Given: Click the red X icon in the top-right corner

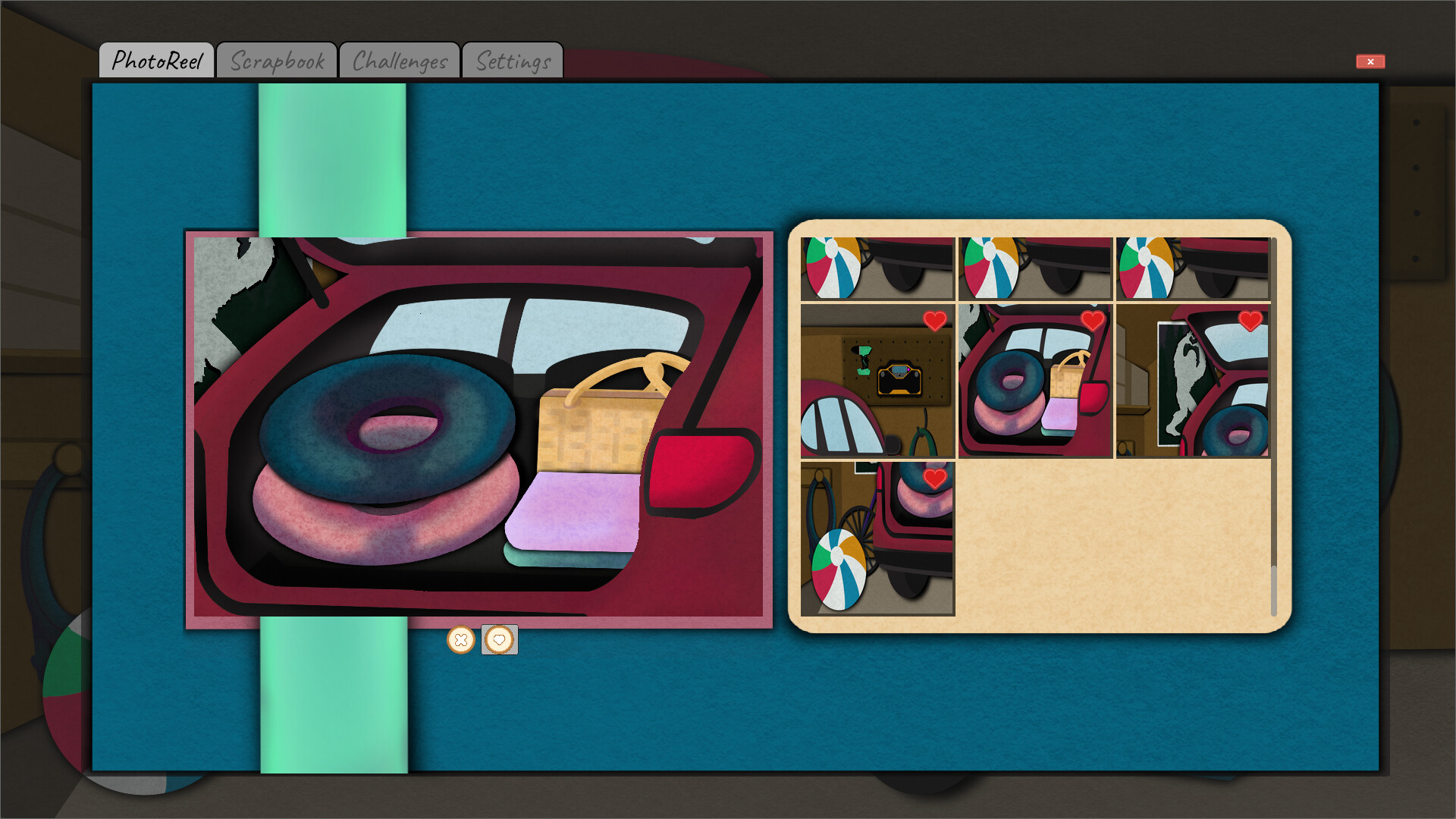Looking at the screenshot, I should pos(1370,61).
